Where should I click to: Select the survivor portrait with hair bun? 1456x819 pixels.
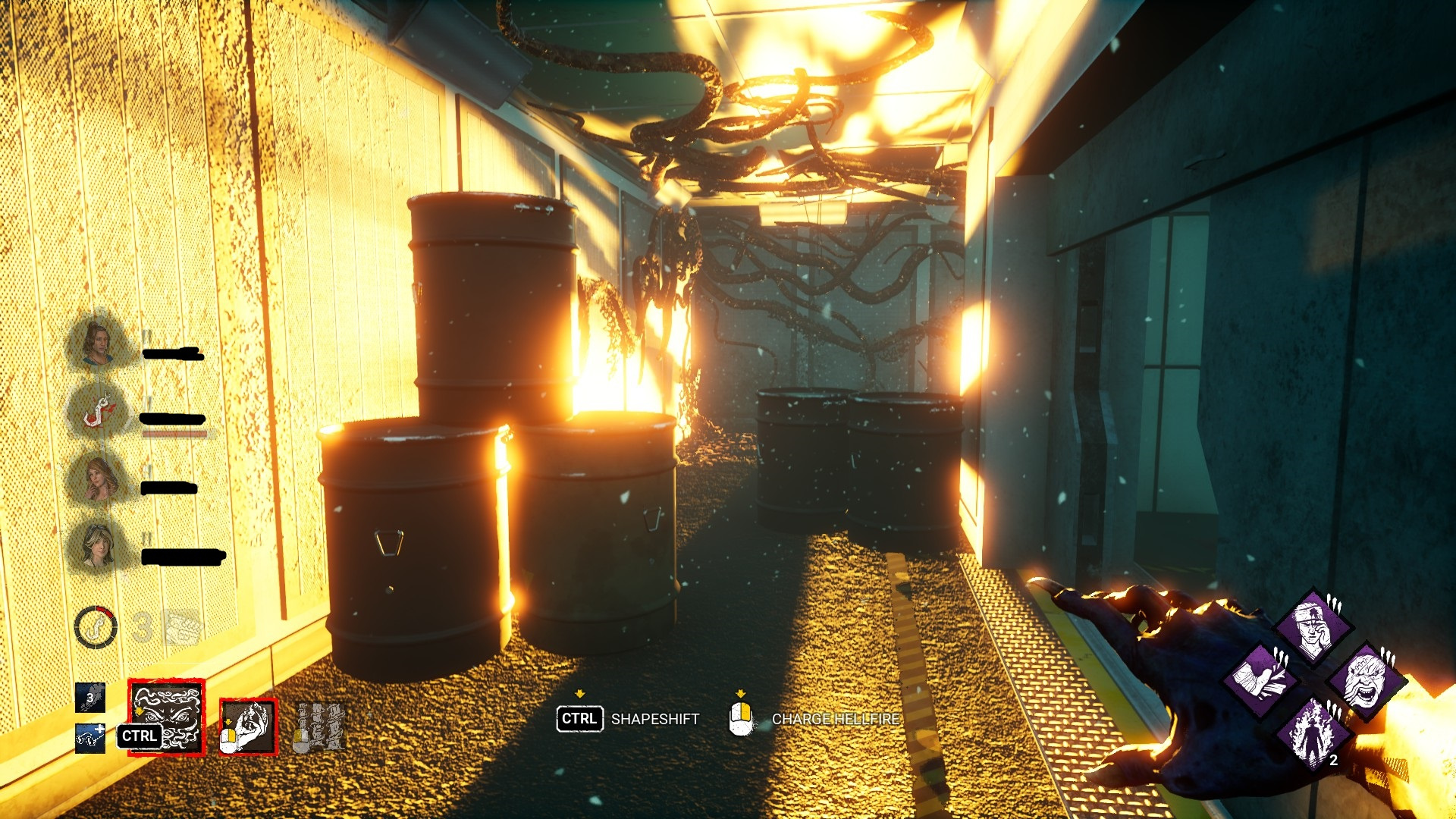(x=97, y=343)
